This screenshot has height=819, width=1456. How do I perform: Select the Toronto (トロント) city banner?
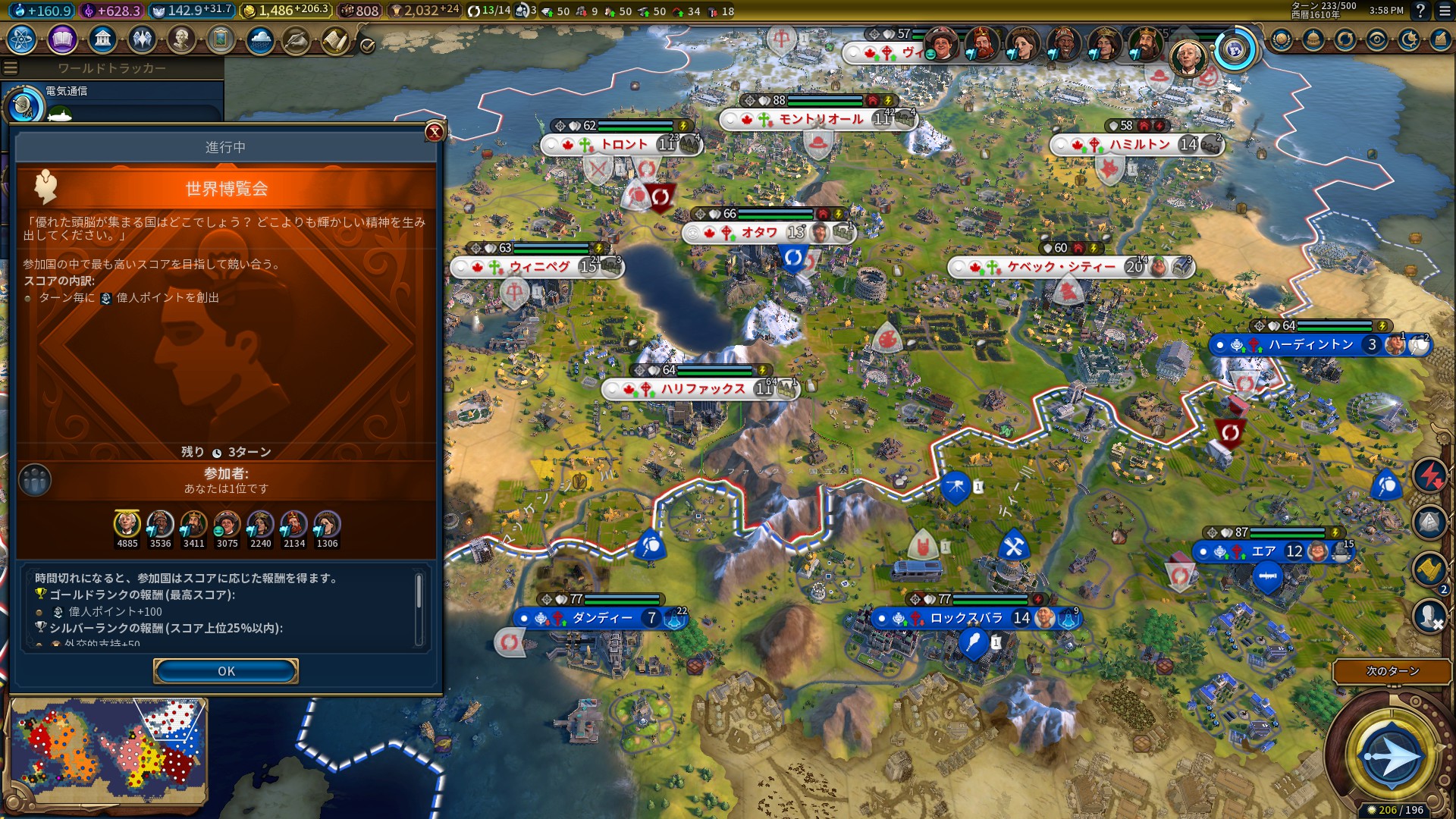(x=623, y=144)
